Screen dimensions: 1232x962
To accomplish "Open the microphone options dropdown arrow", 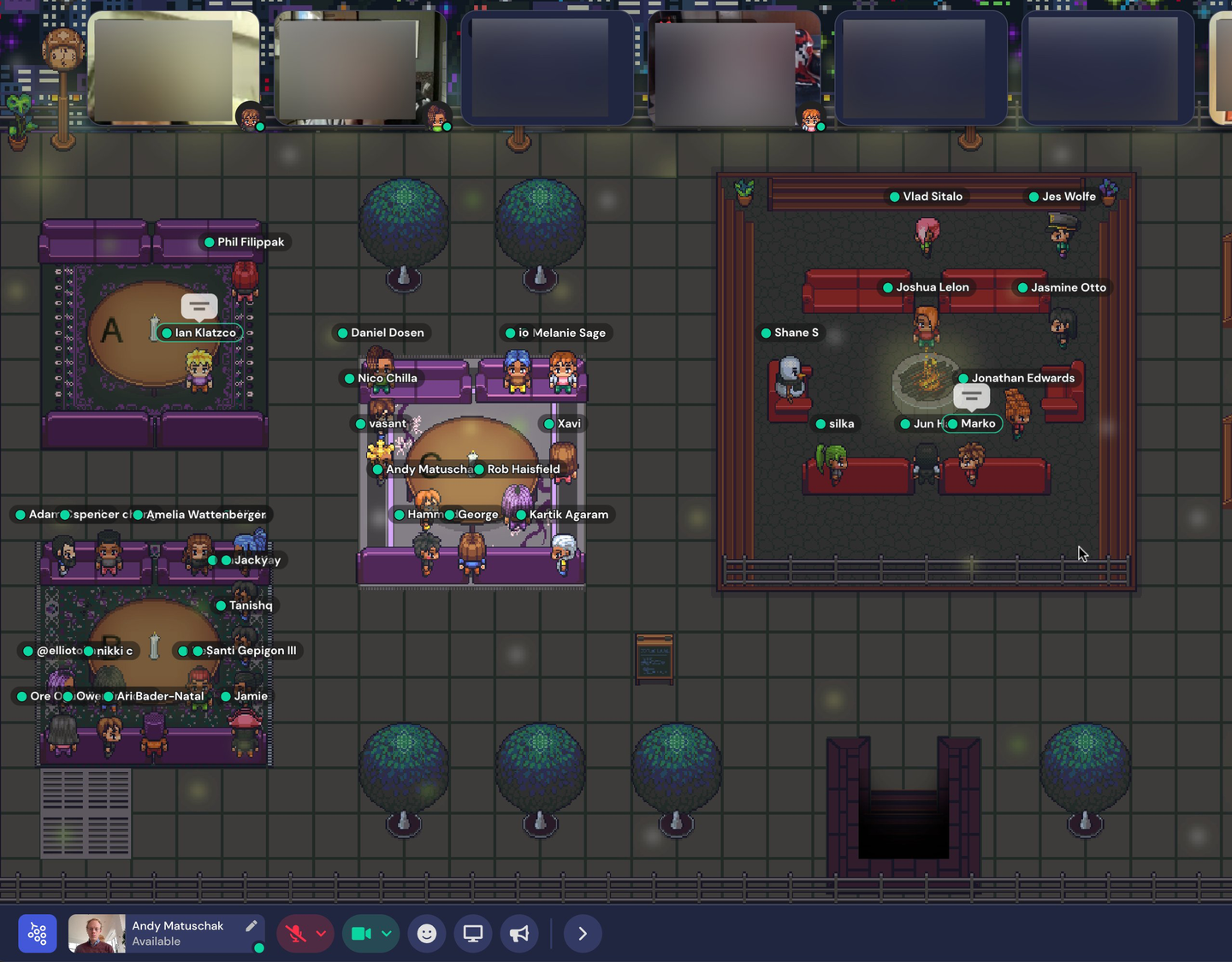I will pyautogui.click(x=321, y=934).
